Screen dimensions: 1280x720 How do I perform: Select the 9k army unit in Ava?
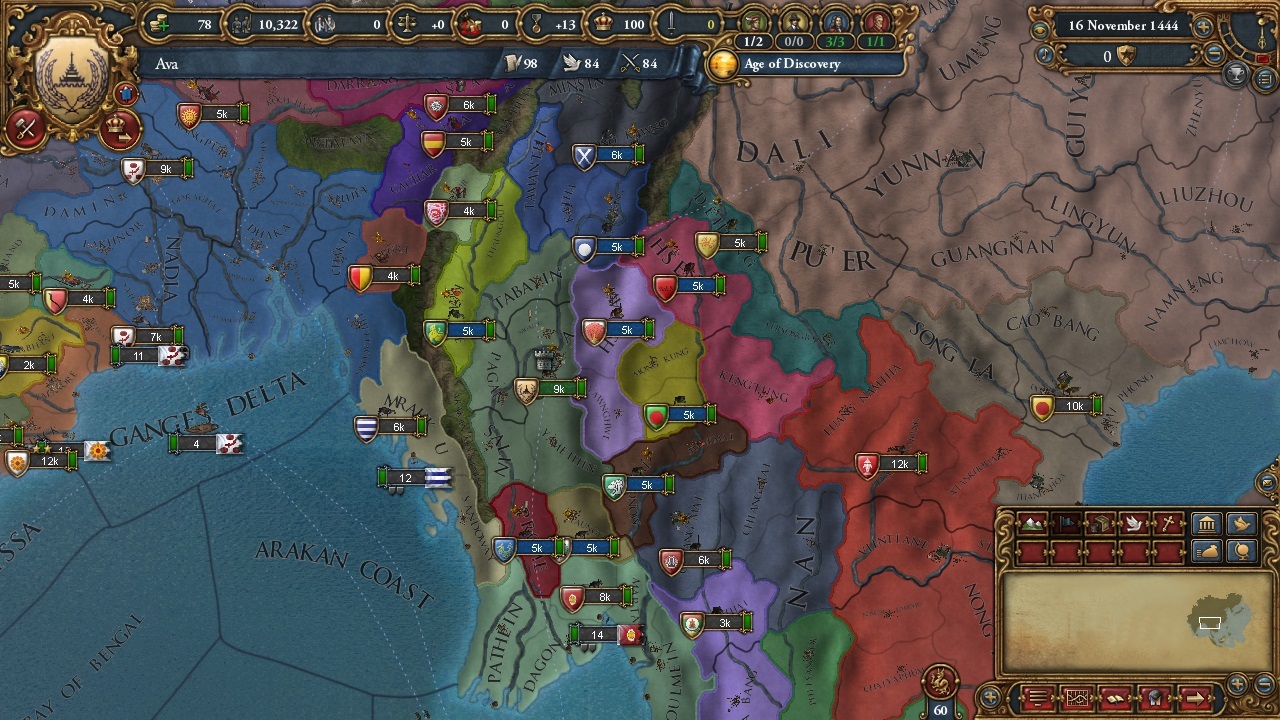pyautogui.click(x=550, y=390)
